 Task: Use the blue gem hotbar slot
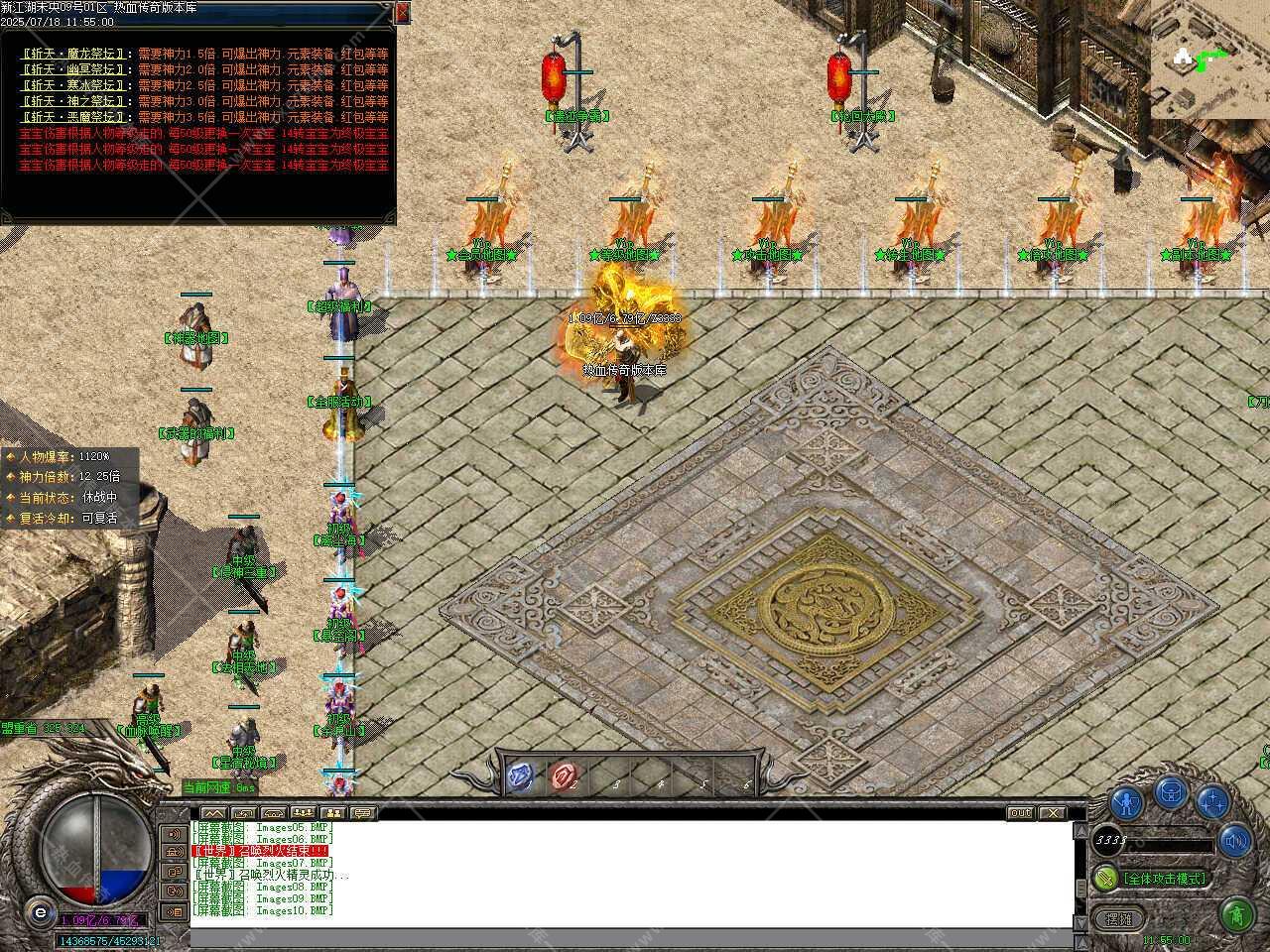[521, 775]
